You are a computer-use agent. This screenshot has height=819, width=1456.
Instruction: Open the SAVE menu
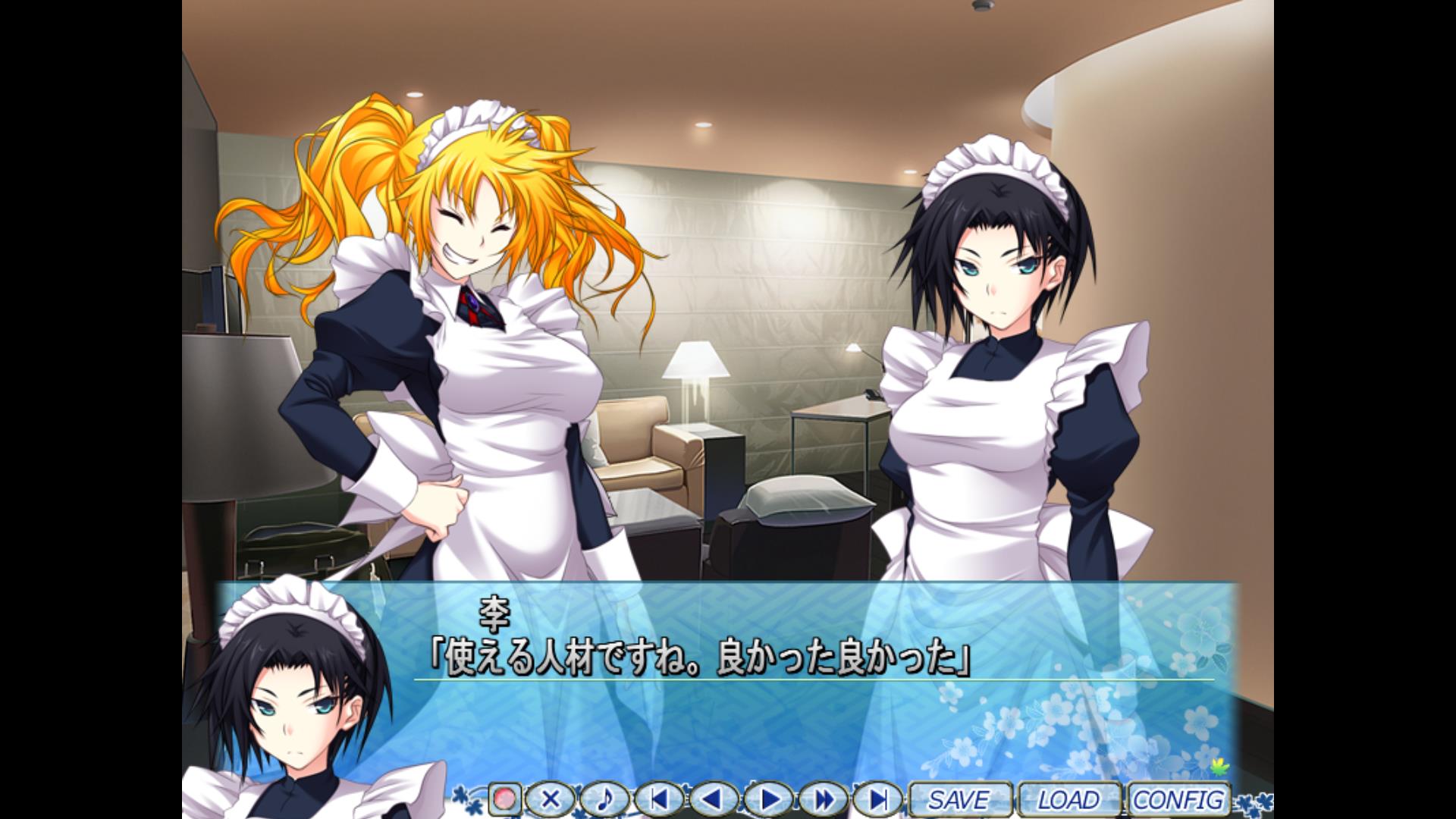click(x=959, y=799)
